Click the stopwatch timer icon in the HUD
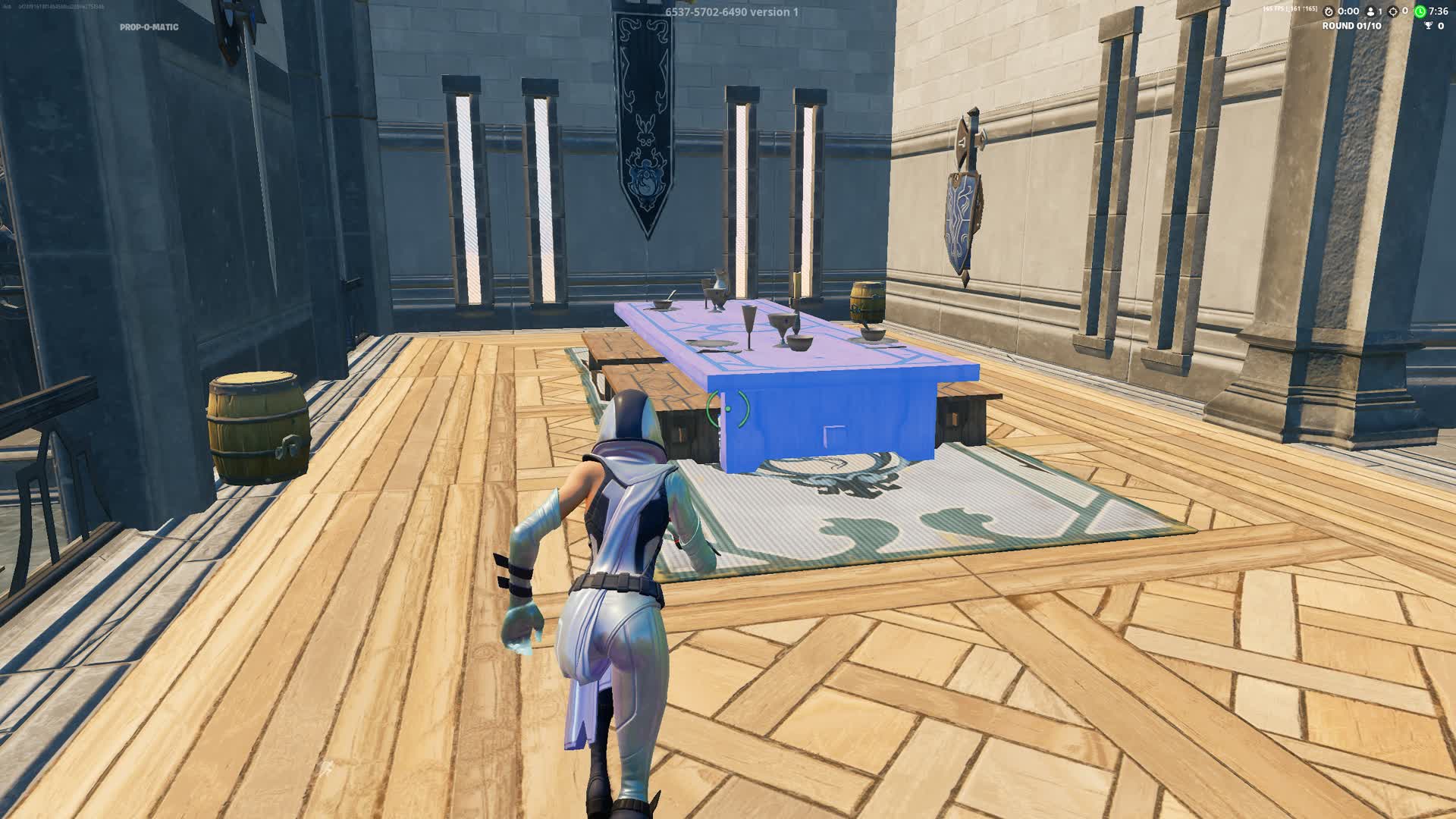Screen dimensions: 1456x819 tap(1329, 12)
